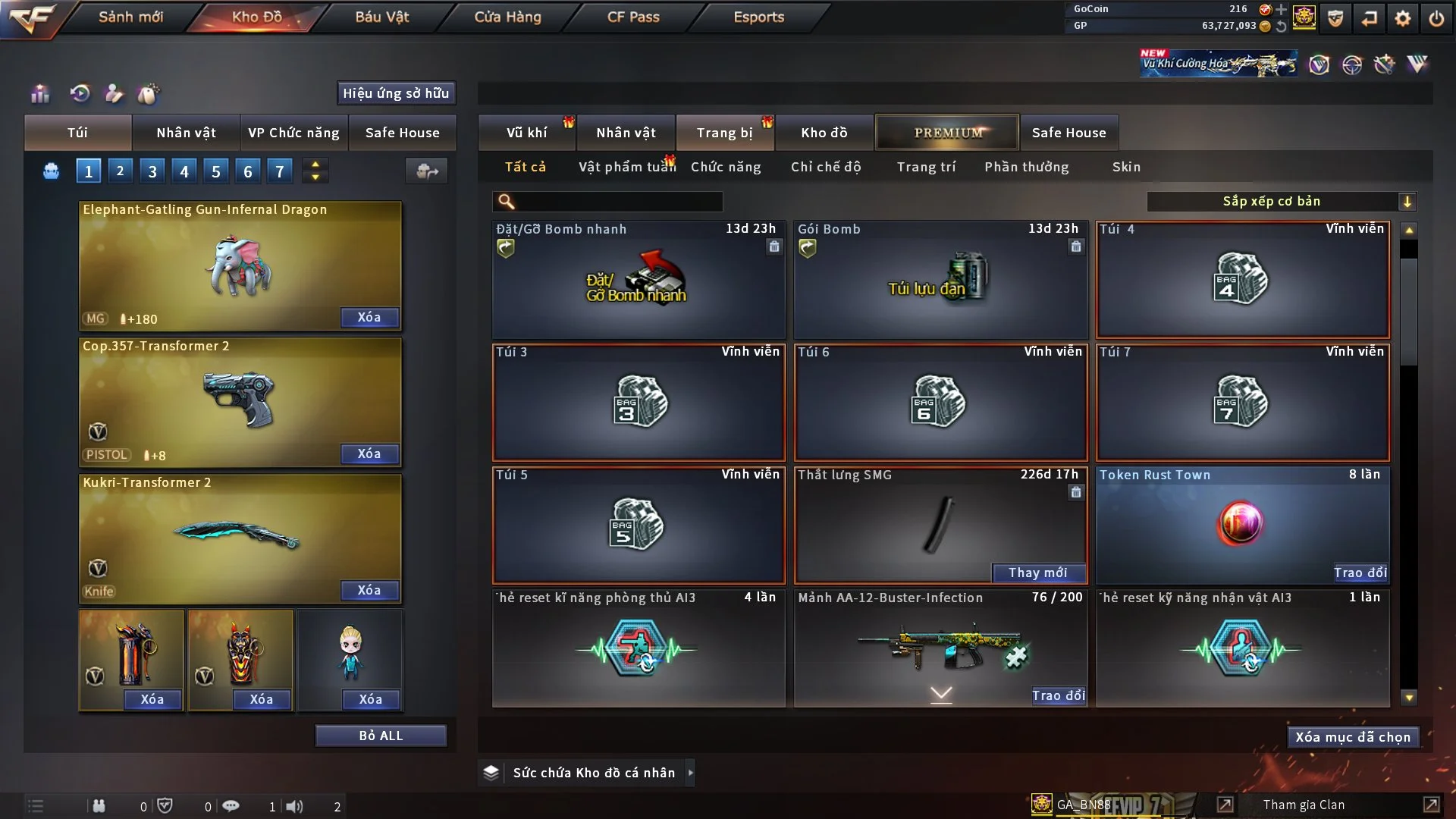Open the Cửa Hàng shop menu

507,17
